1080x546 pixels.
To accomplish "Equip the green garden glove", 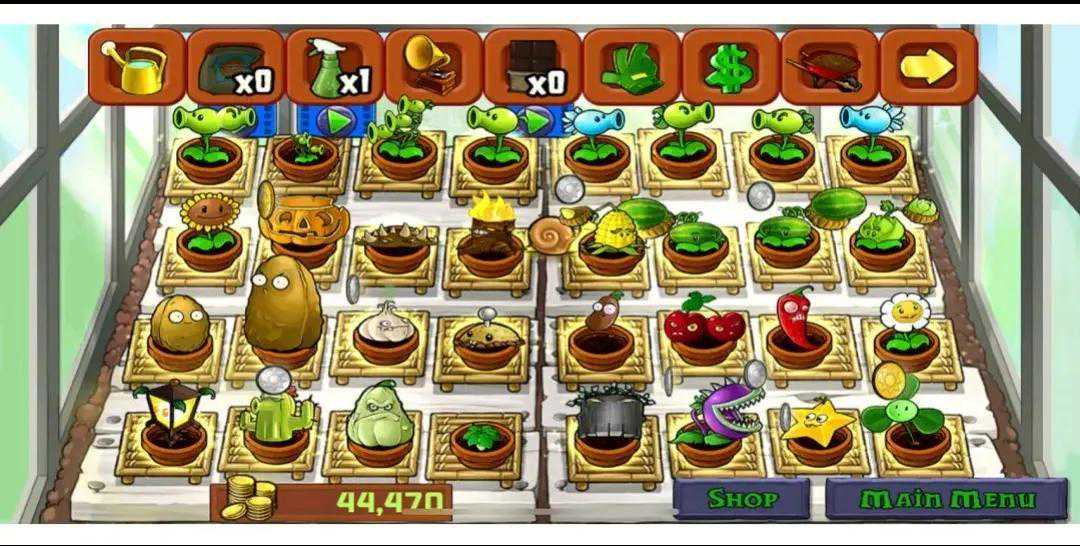I will click(x=630, y=67).
